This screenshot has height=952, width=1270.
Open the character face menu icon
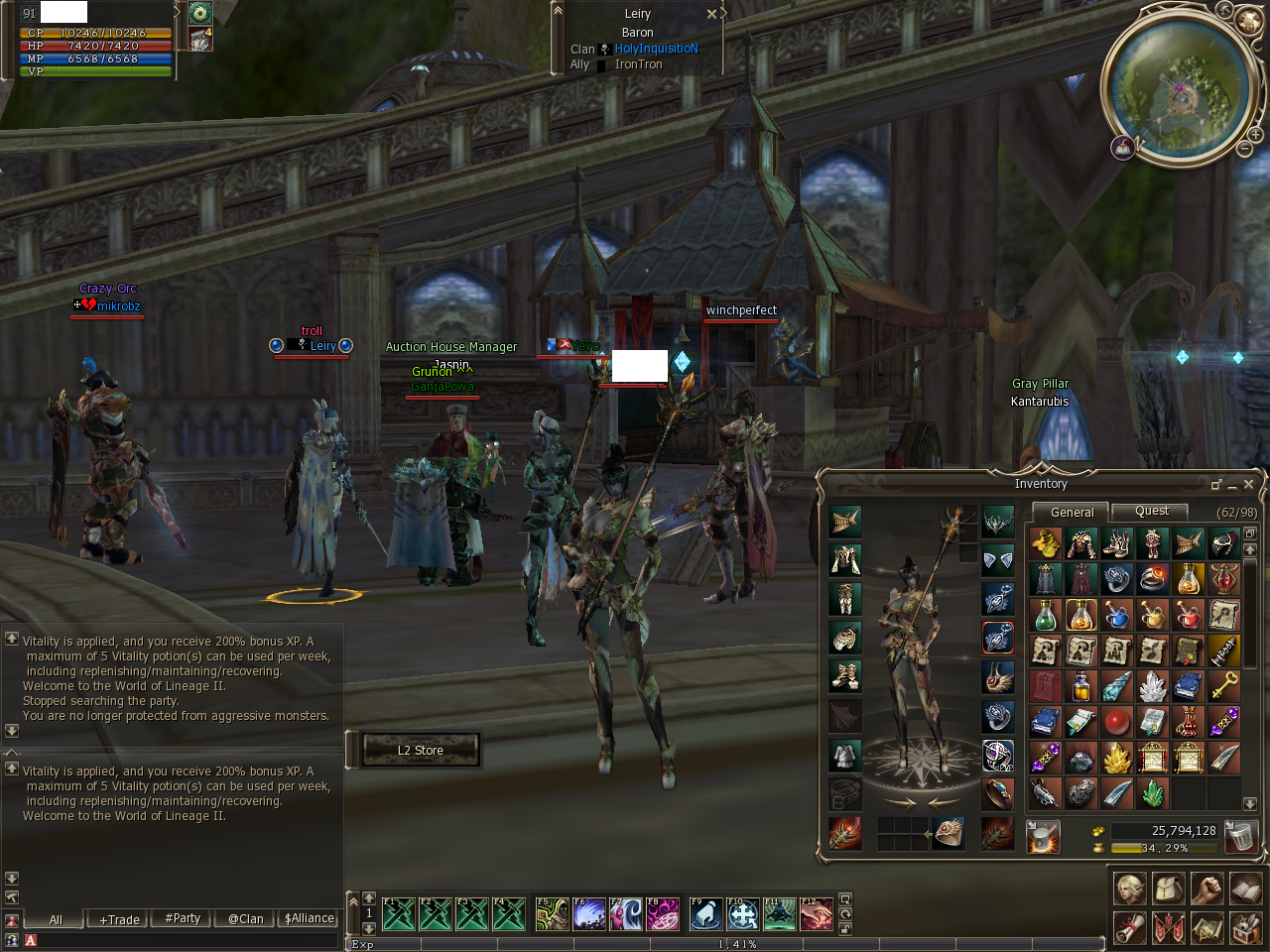pyautogui.click(x=1129, y=888)
